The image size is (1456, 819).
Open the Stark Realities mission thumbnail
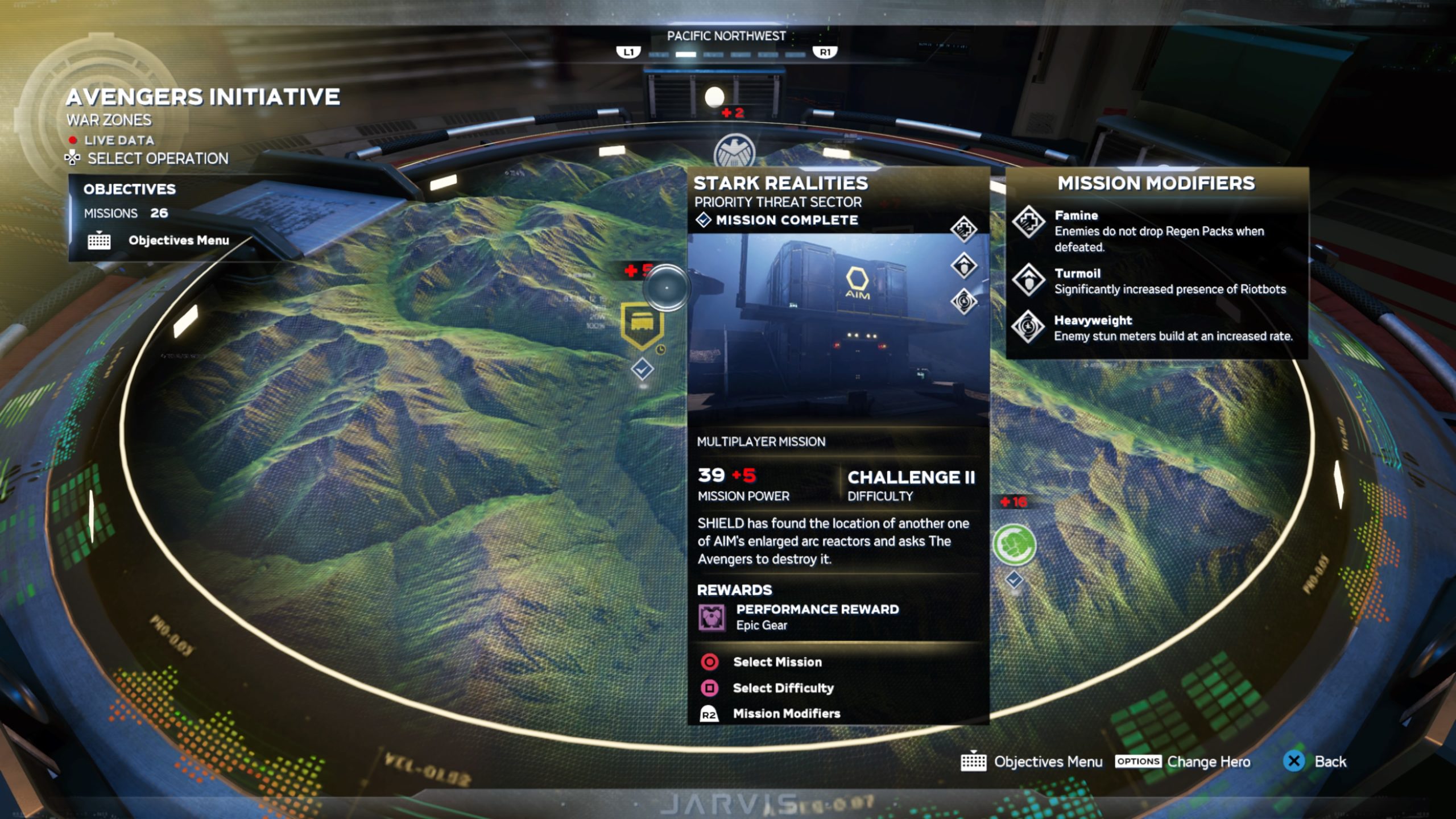point(837,330)
